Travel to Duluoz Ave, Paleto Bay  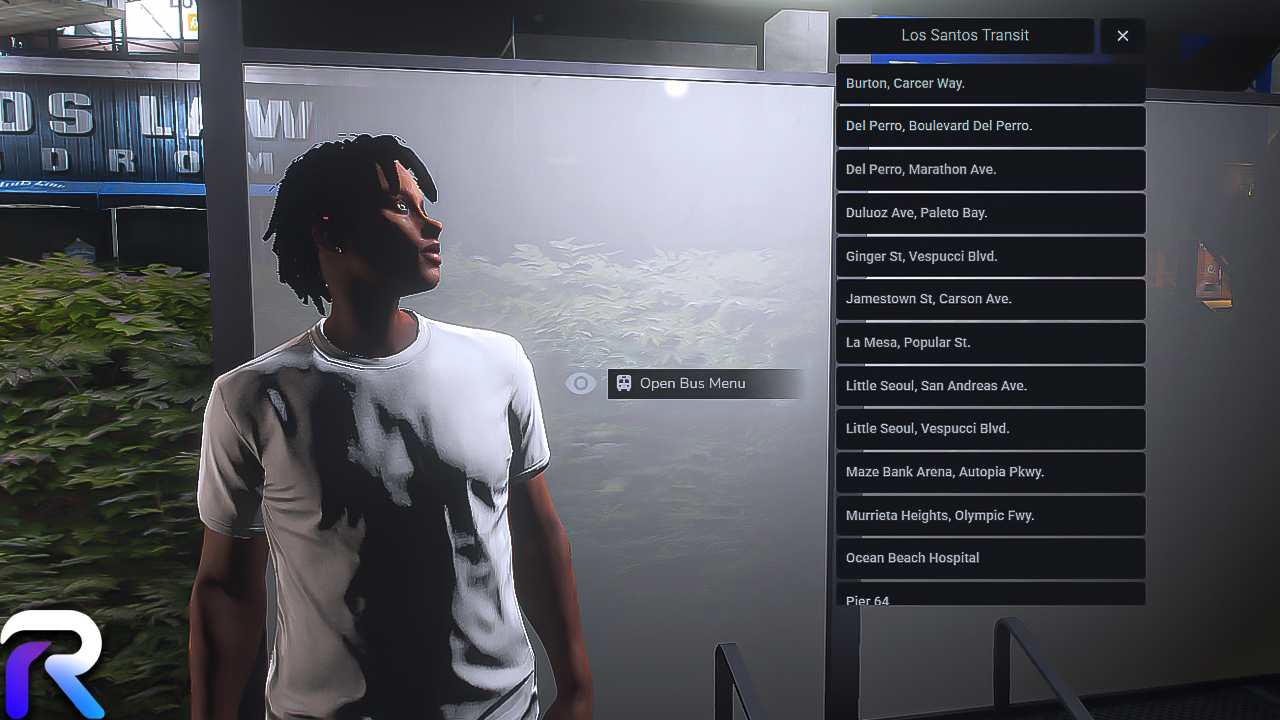tap(990, 213)
